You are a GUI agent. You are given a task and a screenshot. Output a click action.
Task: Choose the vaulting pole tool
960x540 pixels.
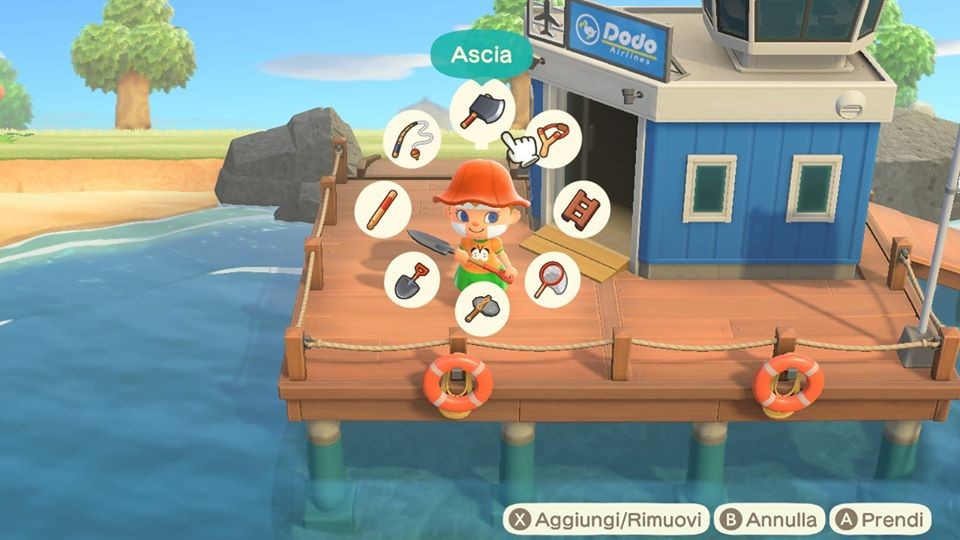tap(383, 209)
